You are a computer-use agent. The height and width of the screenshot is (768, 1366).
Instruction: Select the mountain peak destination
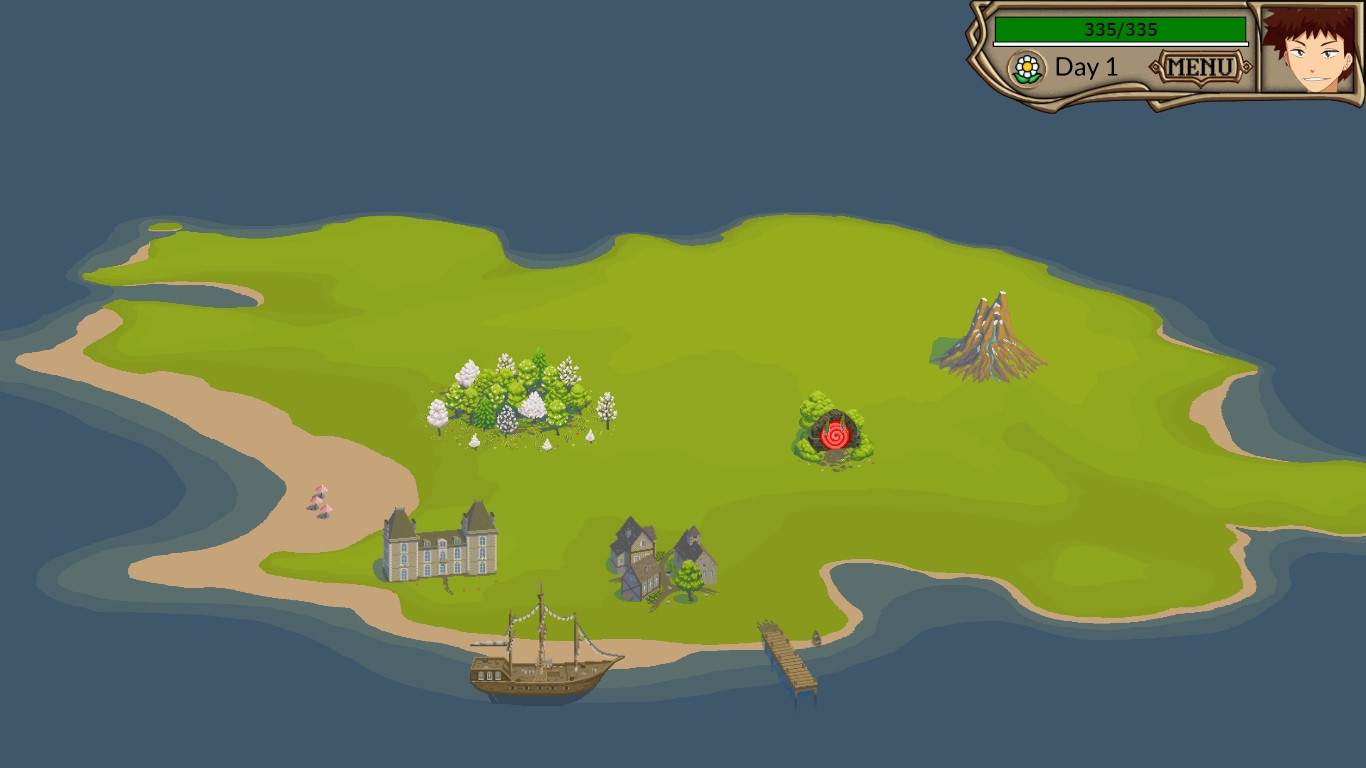coord(990,338)
